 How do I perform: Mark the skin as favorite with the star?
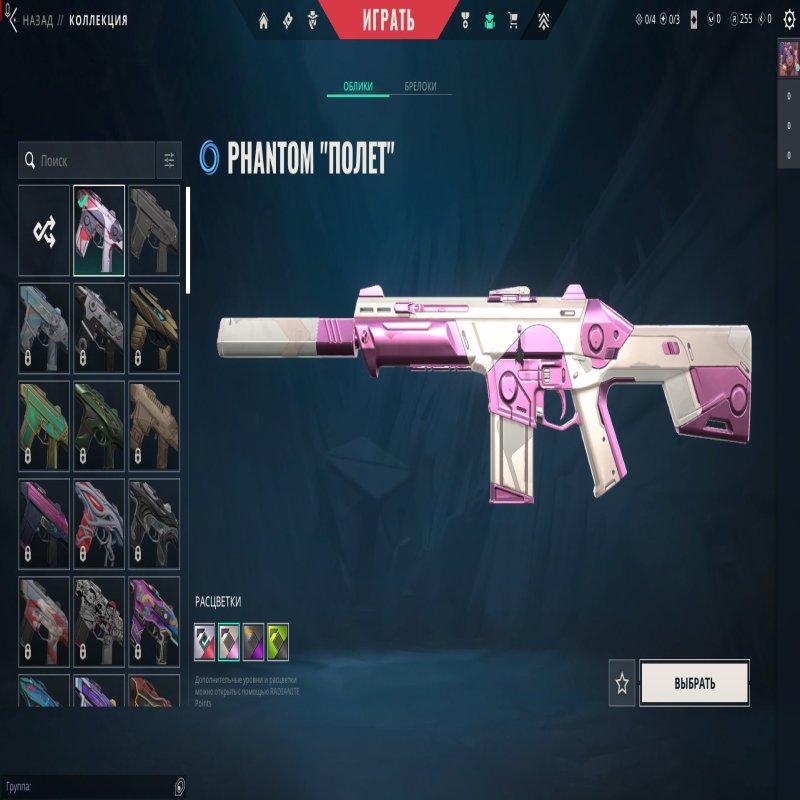click(622, 684)
